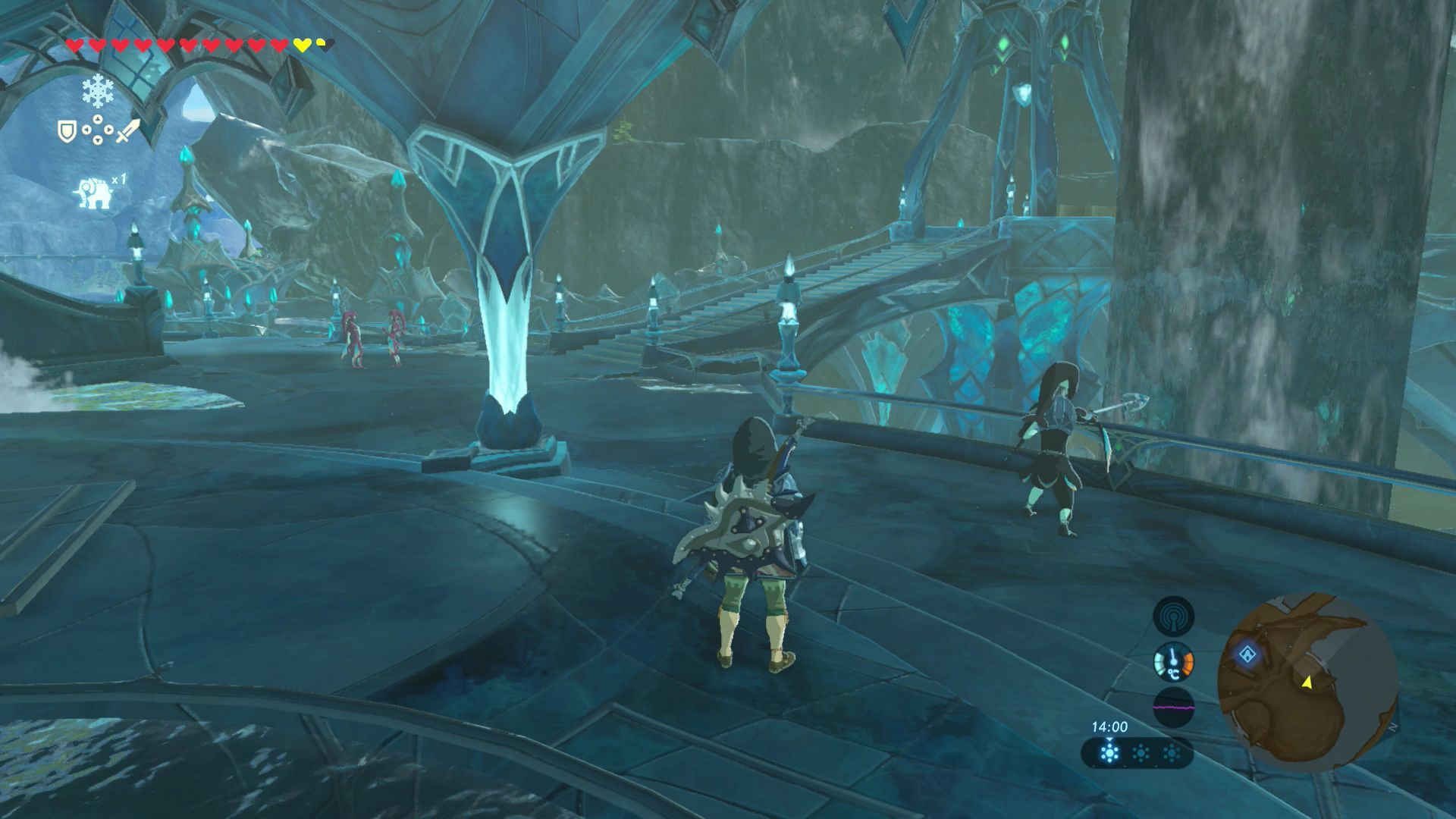Select the blue shrine marker on the minimap
This screenshot has height=819, width=1456.
coord(1247,654)
